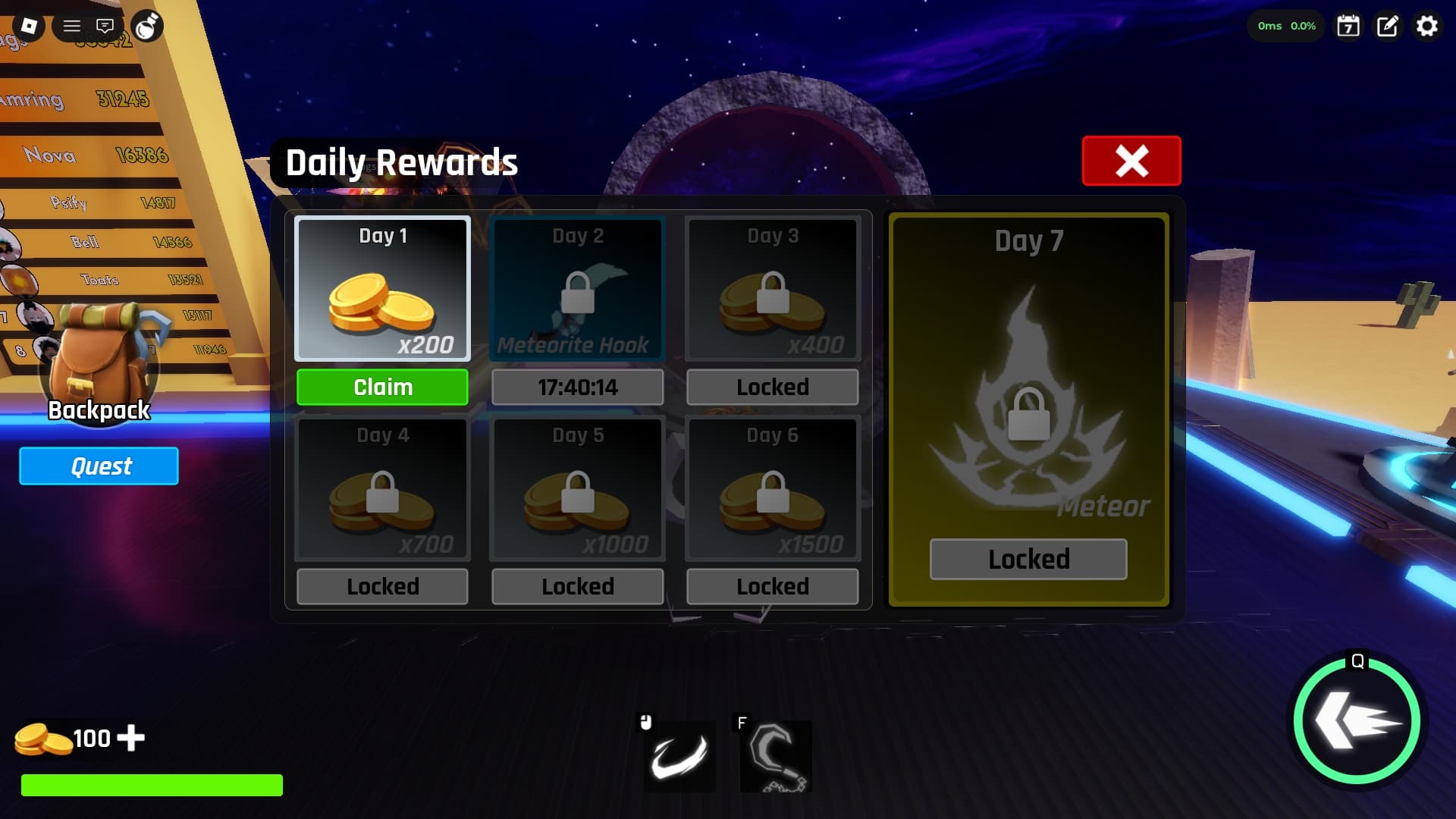
Task: Click the potion flask icon top left
Action: point(149,25)
